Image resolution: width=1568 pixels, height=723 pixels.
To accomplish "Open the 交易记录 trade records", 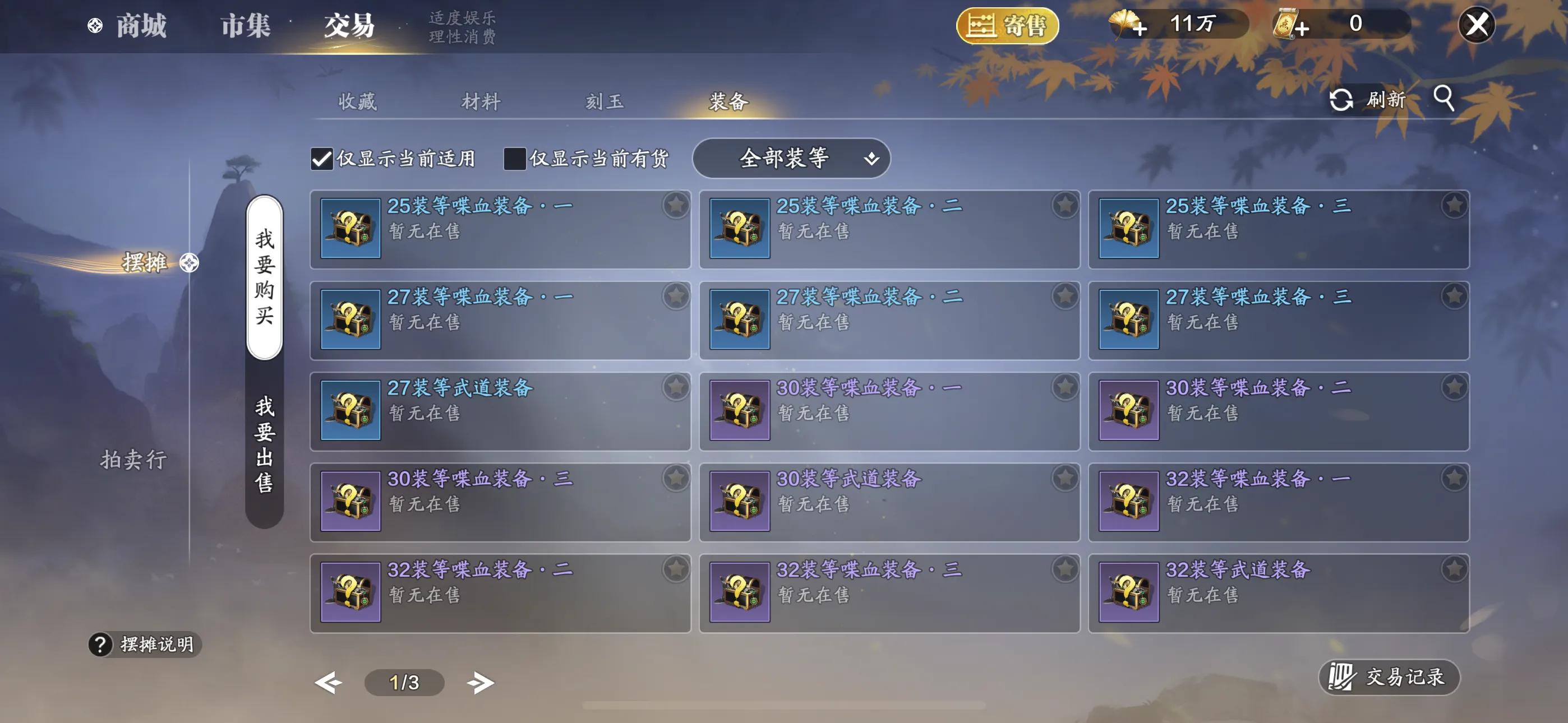I will (1389, 676).
